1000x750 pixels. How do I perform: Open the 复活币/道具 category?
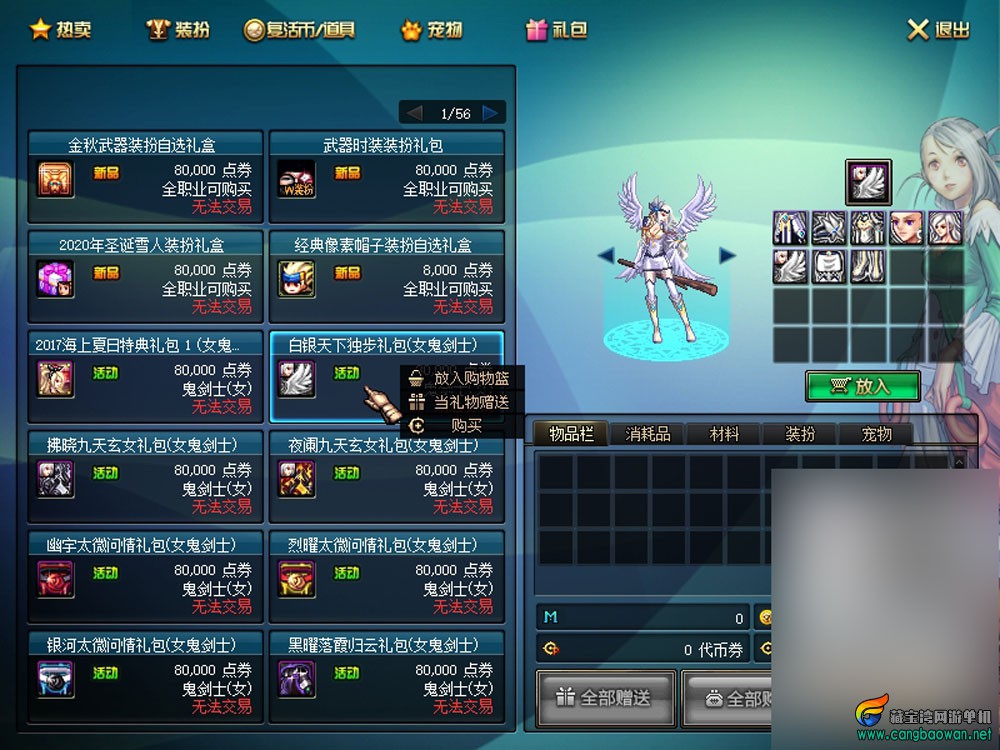pyautogui.click(x=299, y=30)
